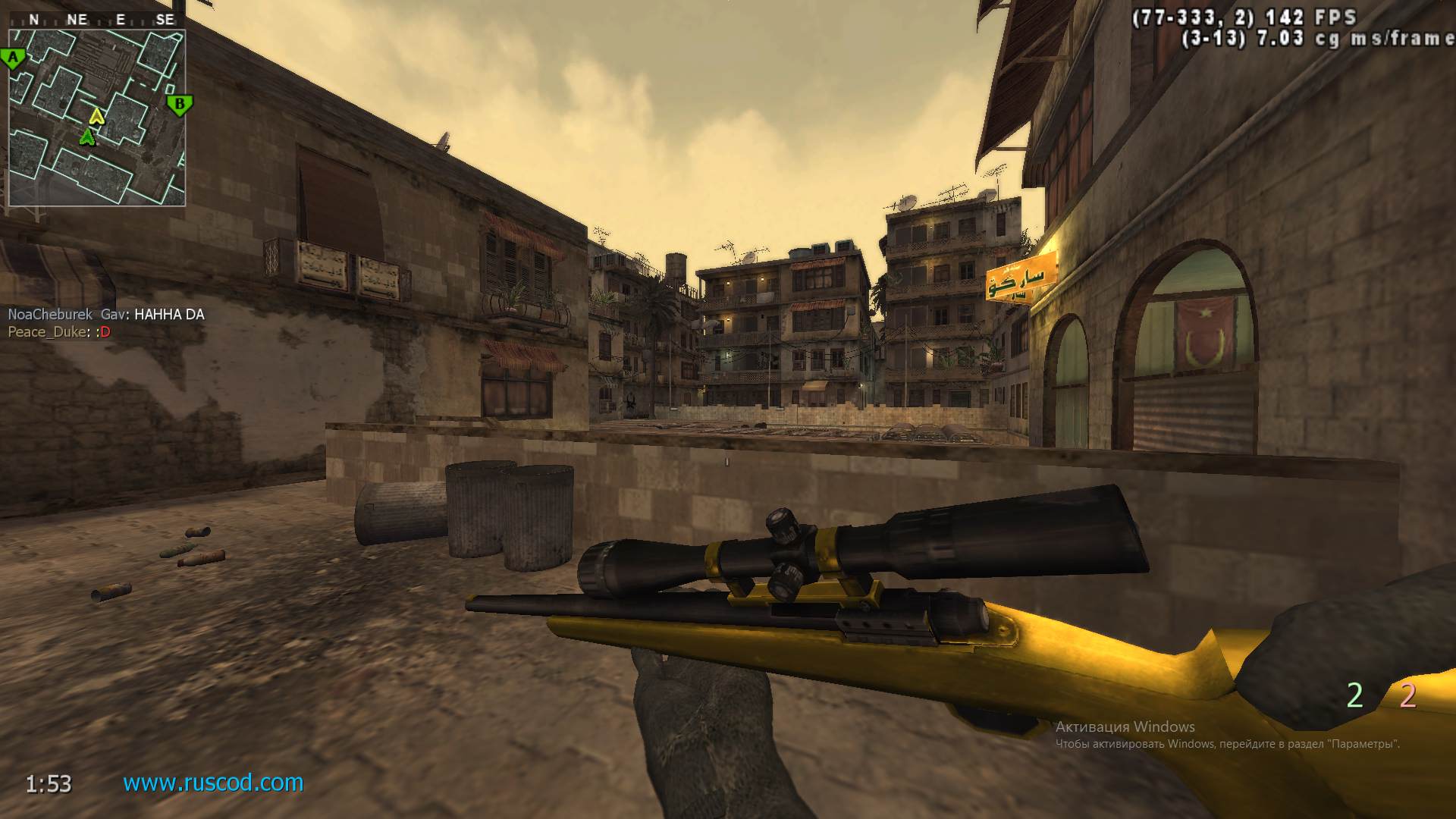Click the green A objective marker on minimap
Screen dimensions: 1456x819
(x=13, y=58)
